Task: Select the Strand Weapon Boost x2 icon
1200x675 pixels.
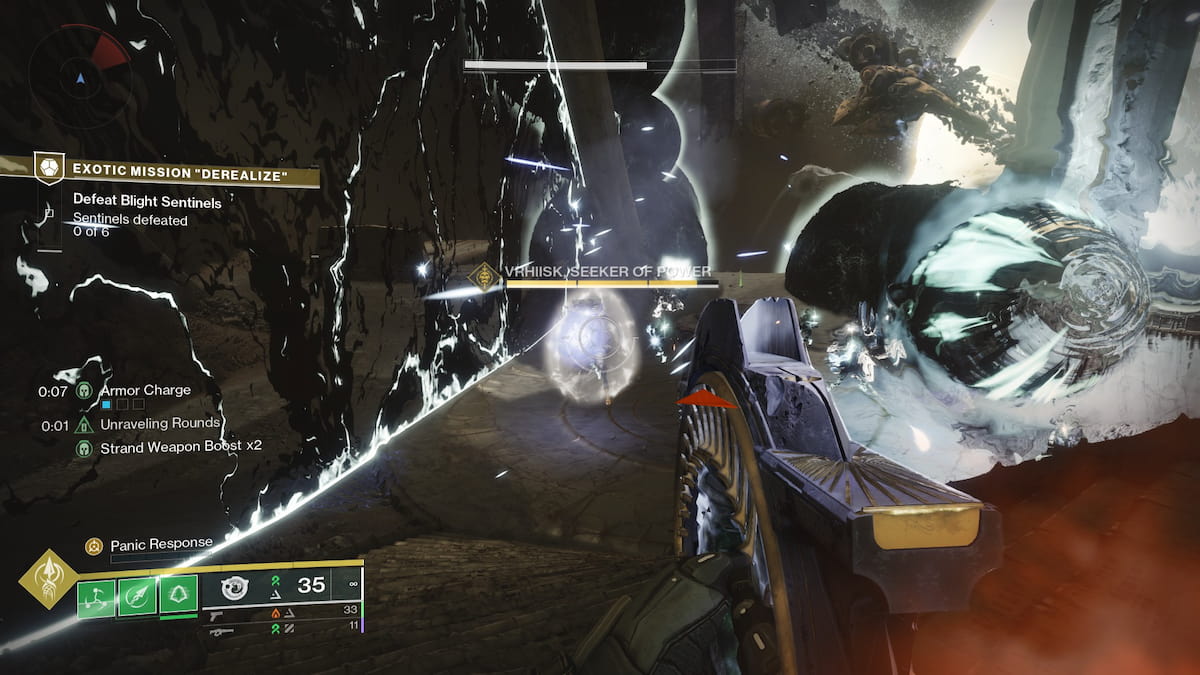Action: [84, 447]
